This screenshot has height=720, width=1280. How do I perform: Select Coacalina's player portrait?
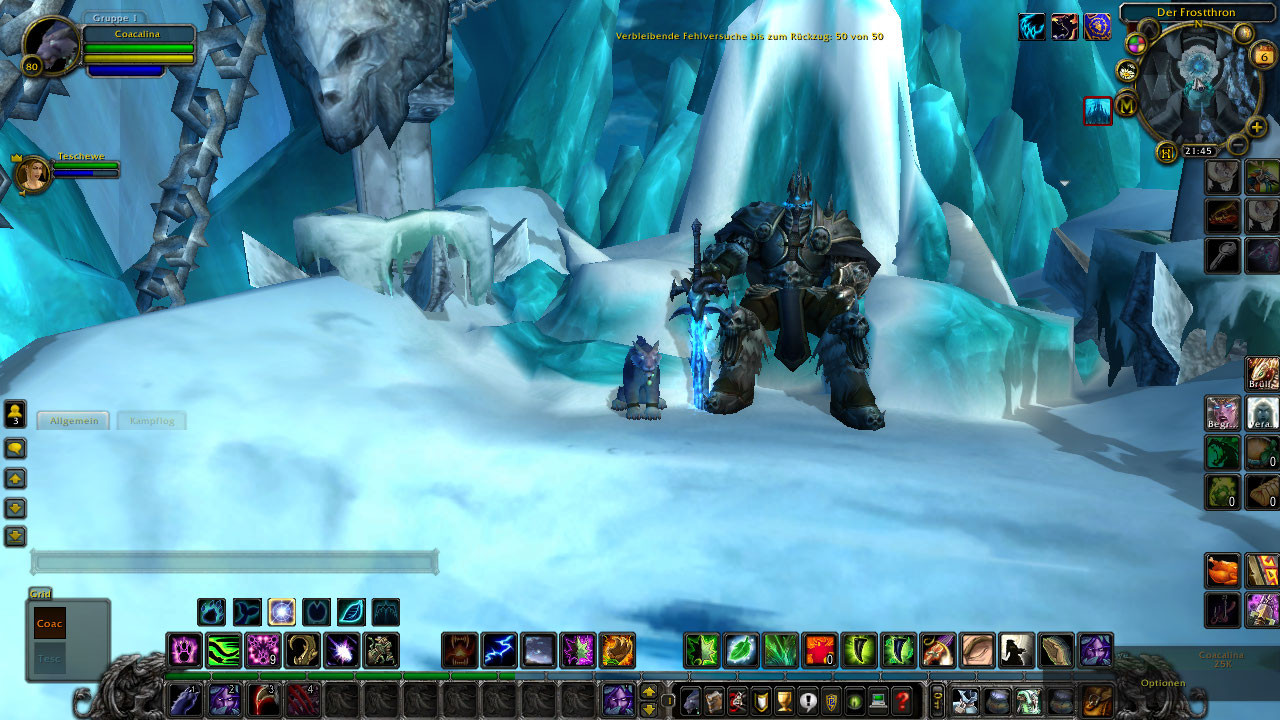(x=50, y=46)
